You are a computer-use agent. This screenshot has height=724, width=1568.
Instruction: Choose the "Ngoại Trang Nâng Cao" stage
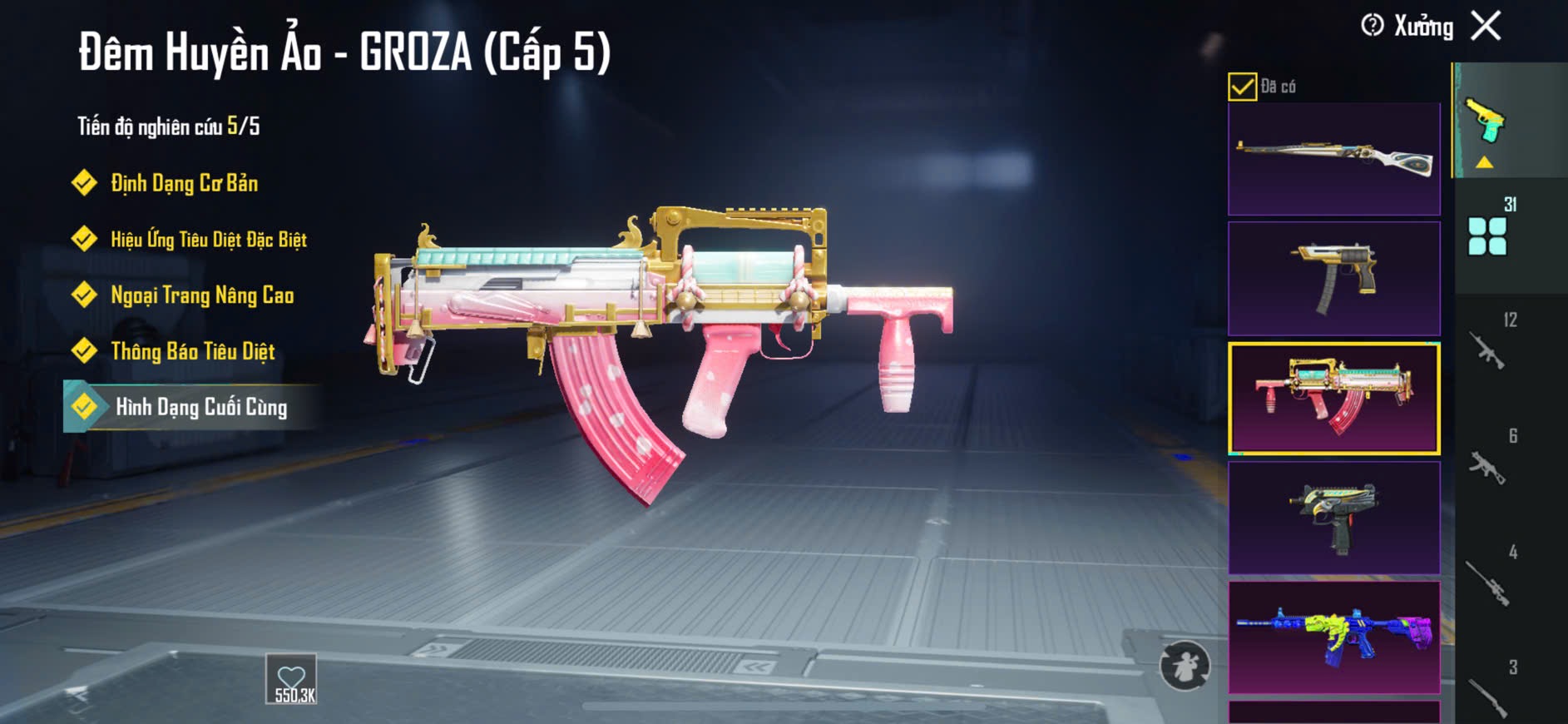201,295
